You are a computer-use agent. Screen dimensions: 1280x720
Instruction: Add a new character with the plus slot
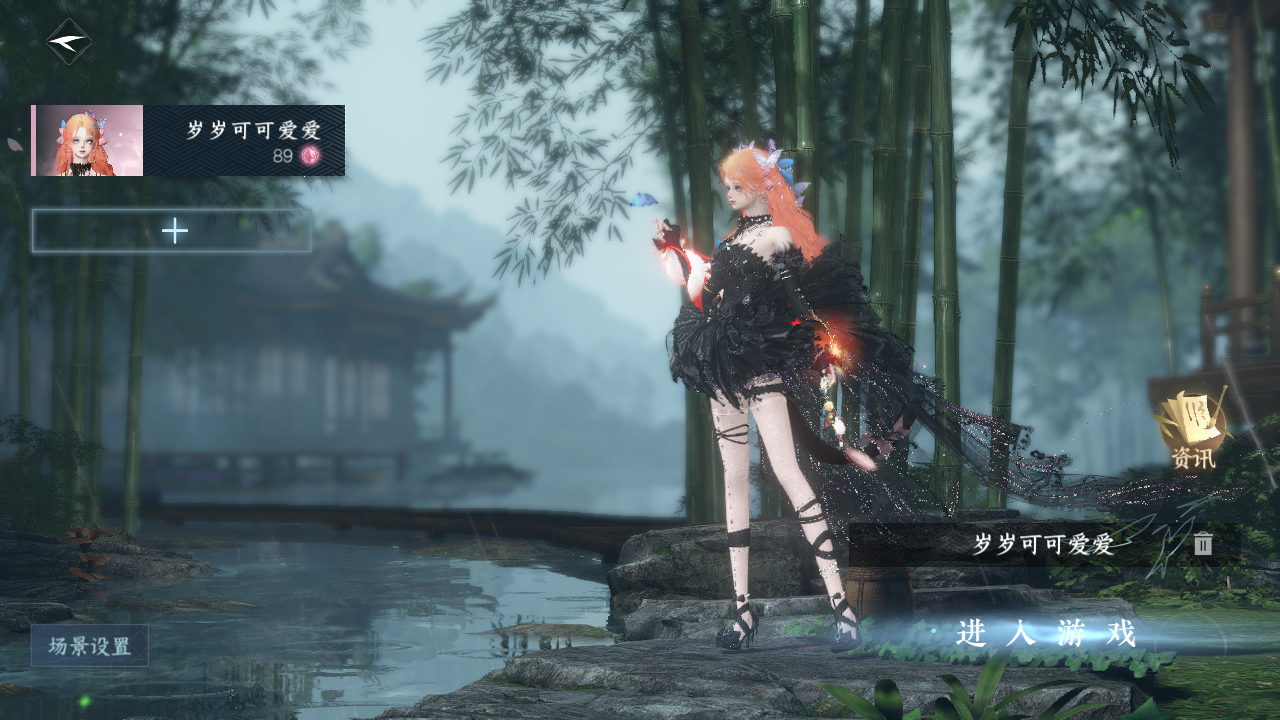[172, 231]
